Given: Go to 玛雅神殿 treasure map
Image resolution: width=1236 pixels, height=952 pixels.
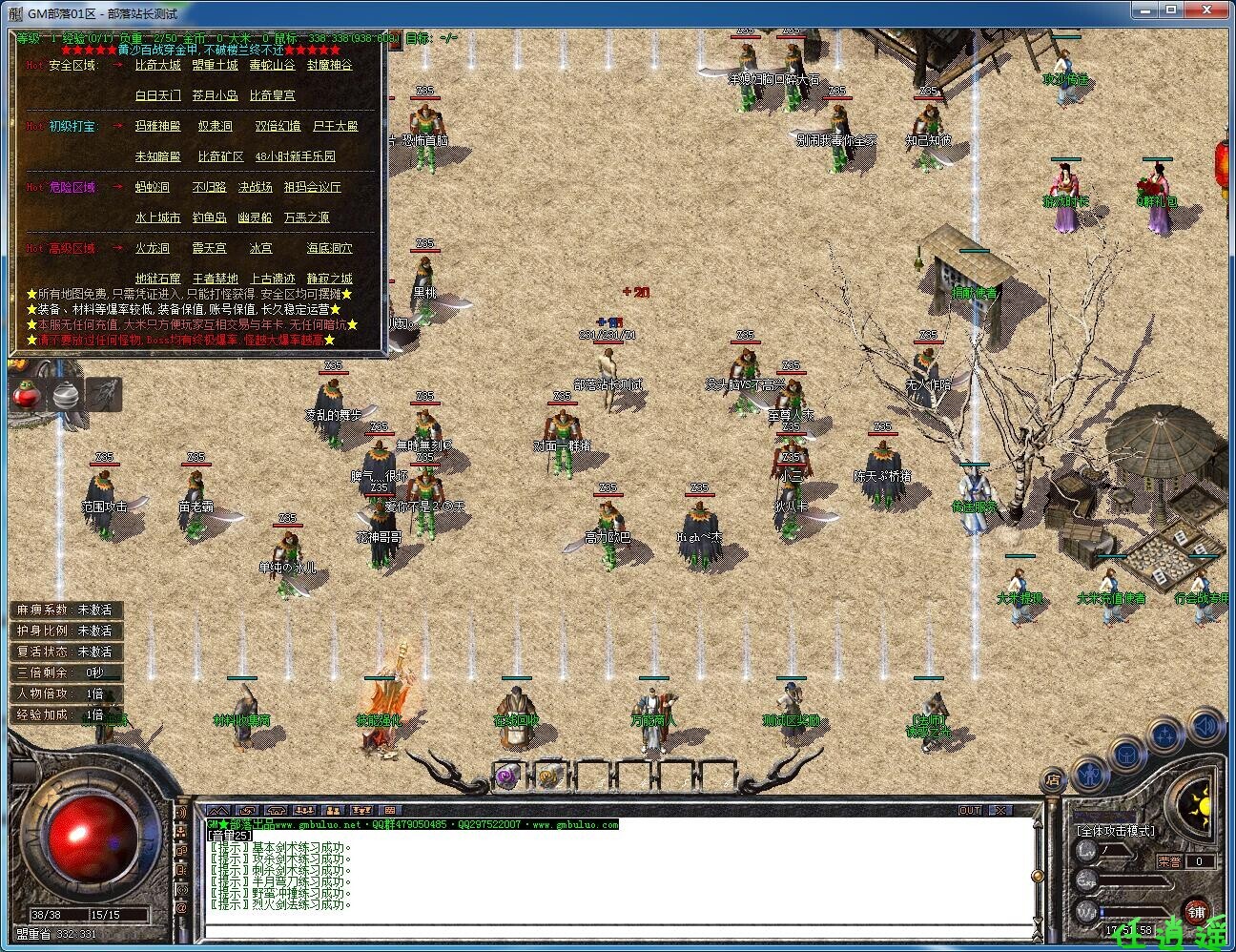Looking at the screenshot, I should pos(157,126).
